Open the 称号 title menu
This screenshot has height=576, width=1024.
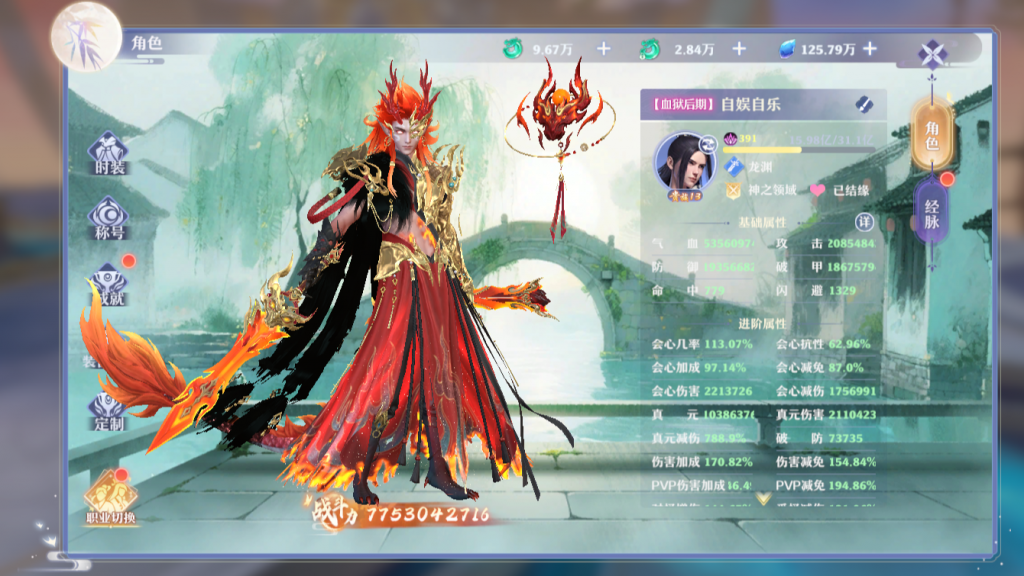(x=109, y=216)
